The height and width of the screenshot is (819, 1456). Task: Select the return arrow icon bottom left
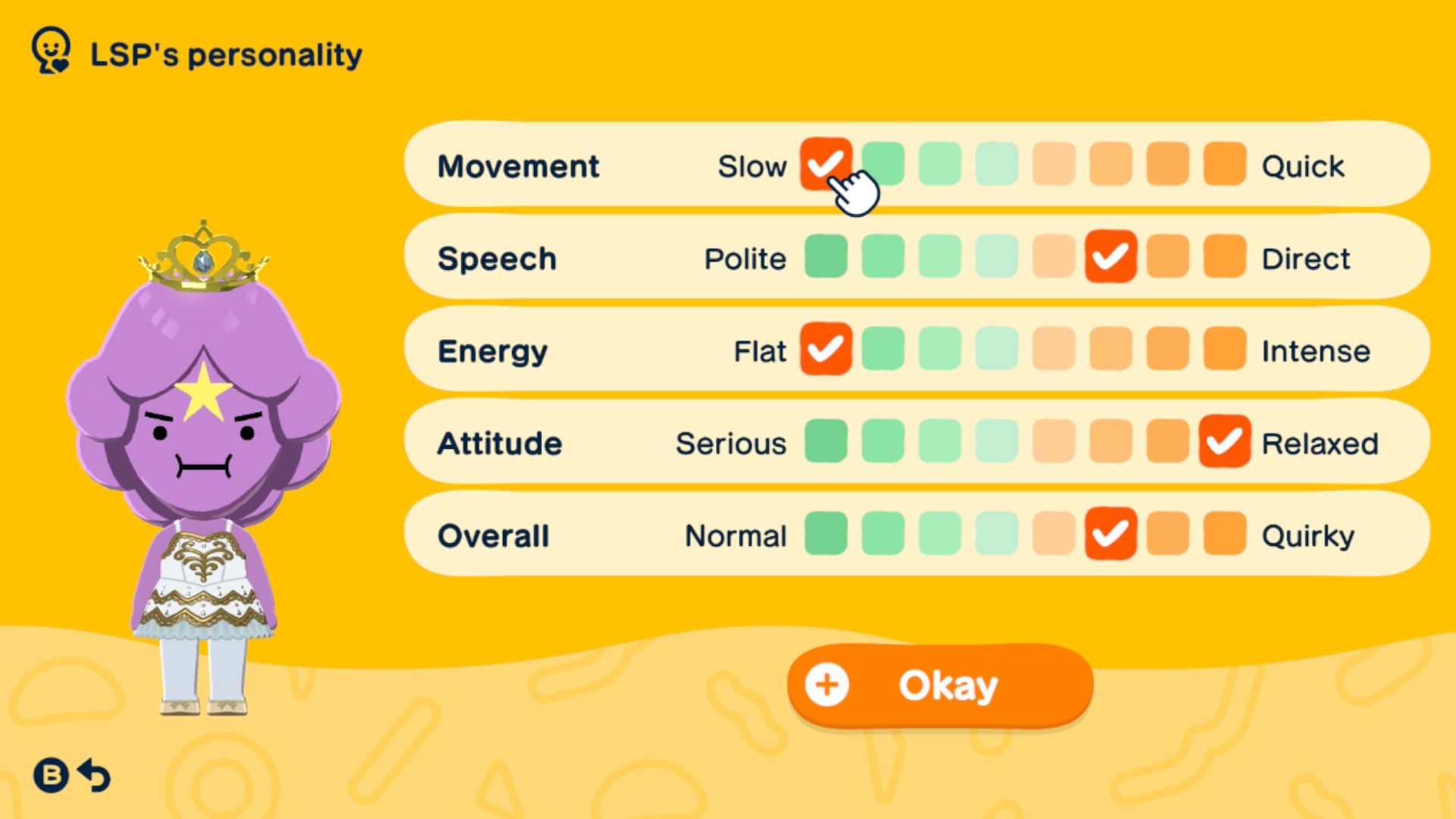93,775
